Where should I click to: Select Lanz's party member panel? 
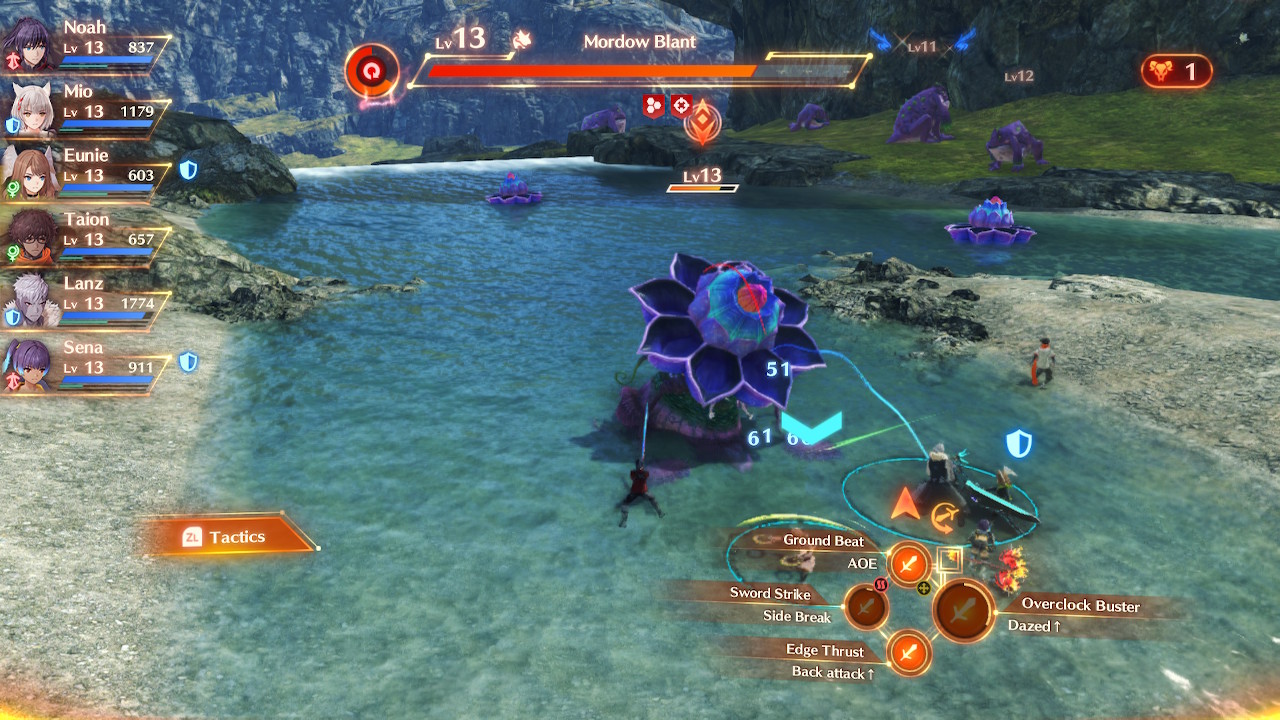point(85,298)
